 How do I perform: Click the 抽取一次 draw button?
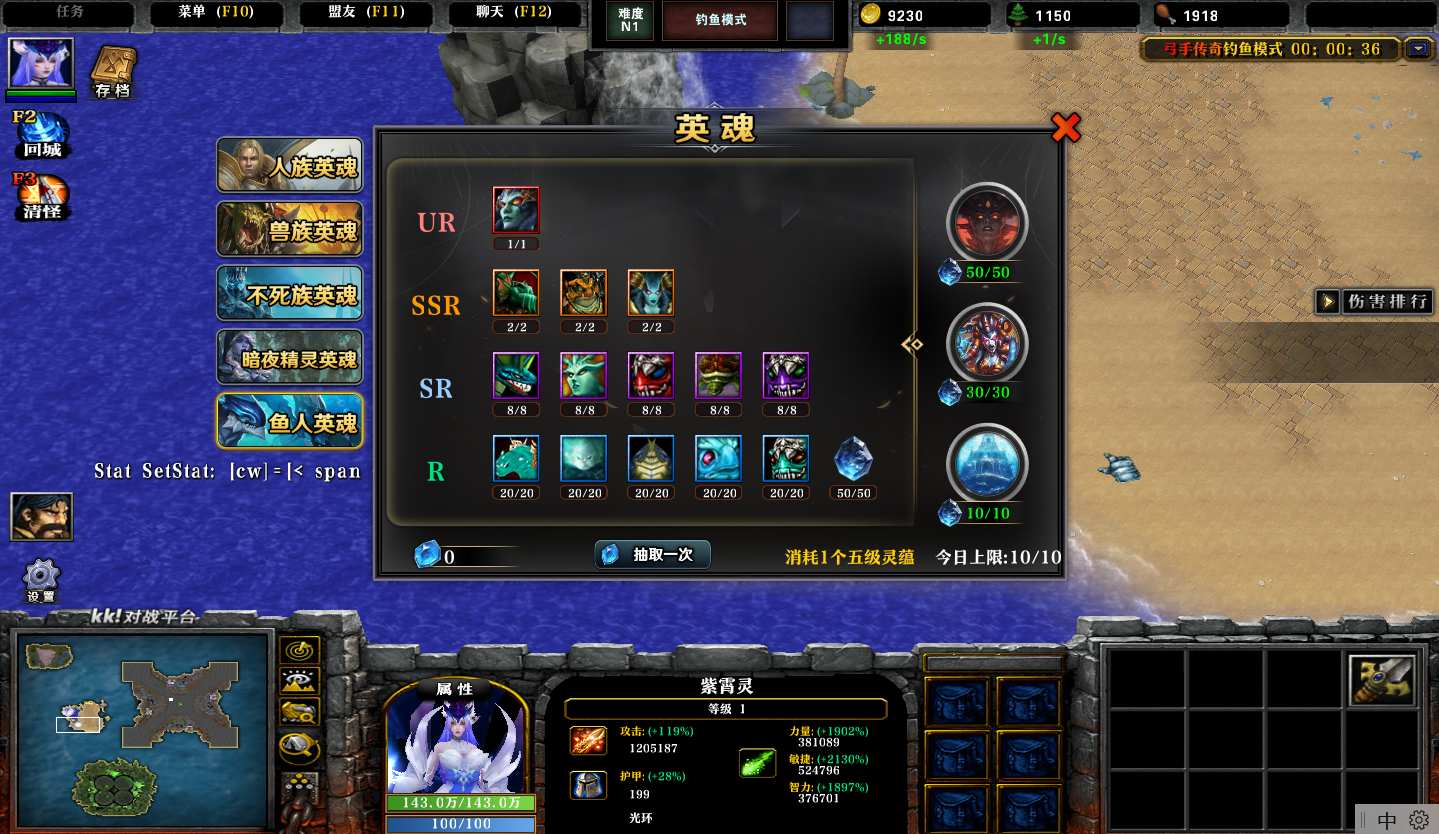(x=653, y=555)
